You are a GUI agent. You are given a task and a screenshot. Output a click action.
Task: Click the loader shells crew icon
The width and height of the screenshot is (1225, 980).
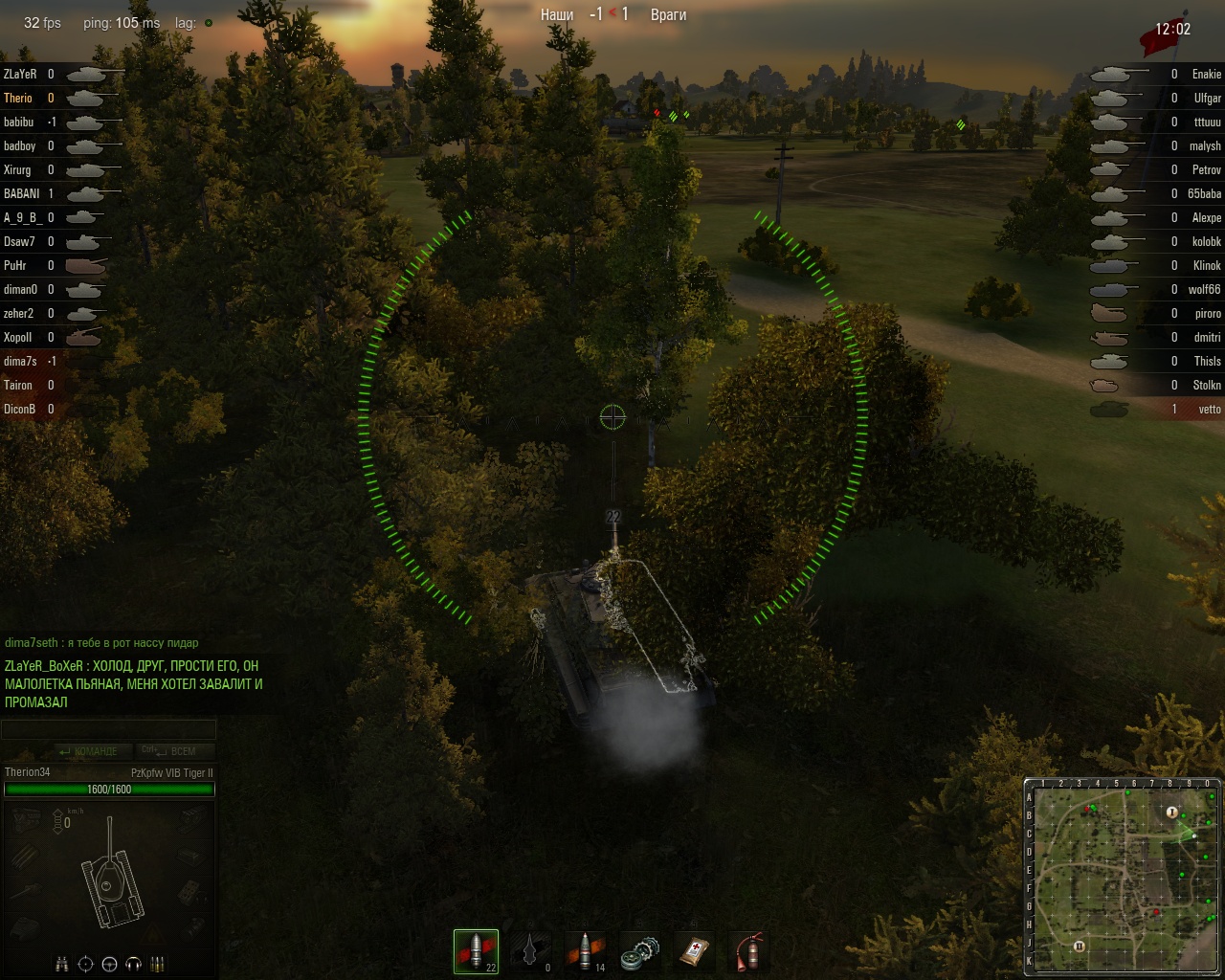pyautogui.click(x=158, y=963)
